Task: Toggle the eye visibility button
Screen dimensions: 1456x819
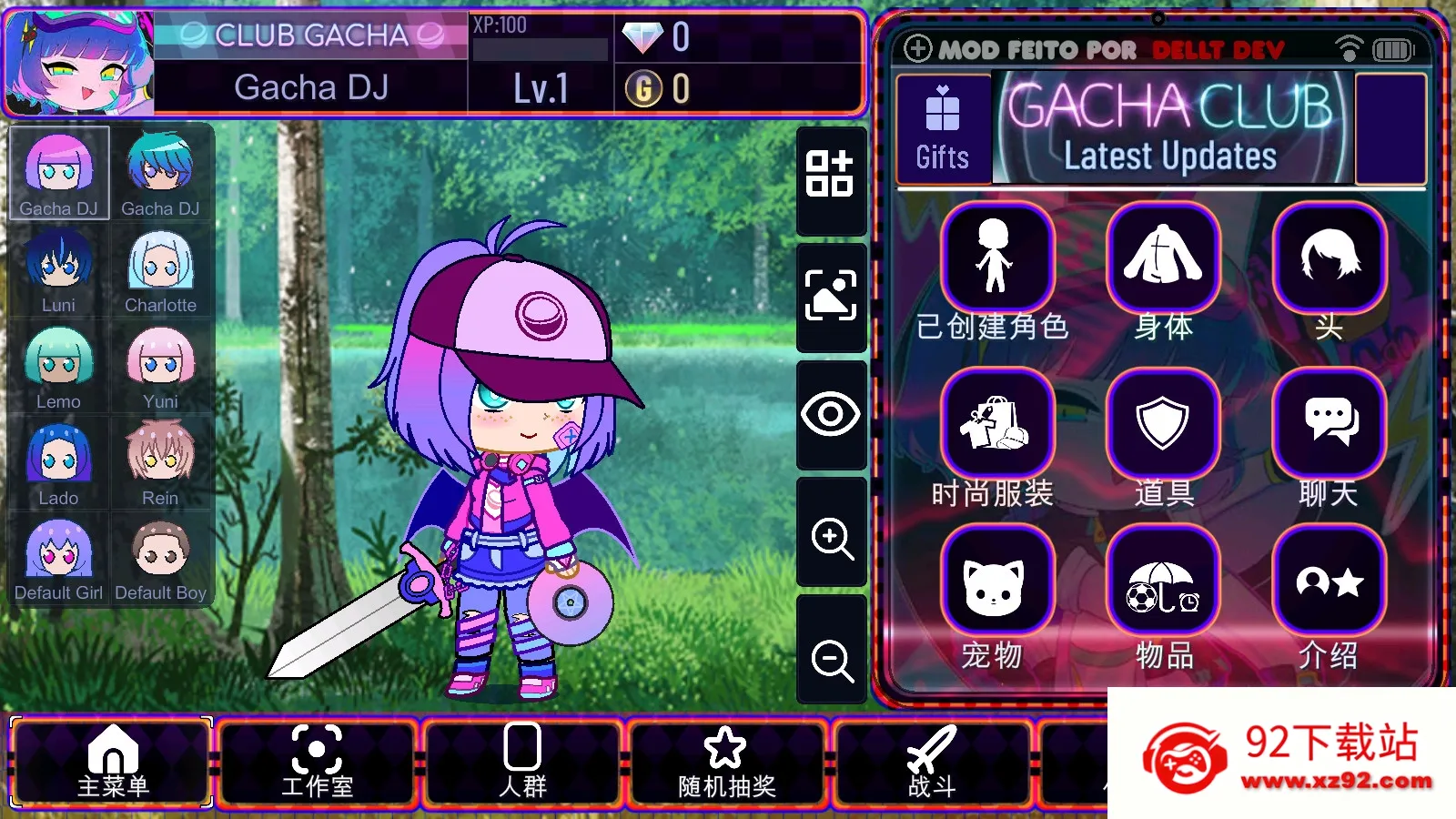Action: [x=832, y=415]
